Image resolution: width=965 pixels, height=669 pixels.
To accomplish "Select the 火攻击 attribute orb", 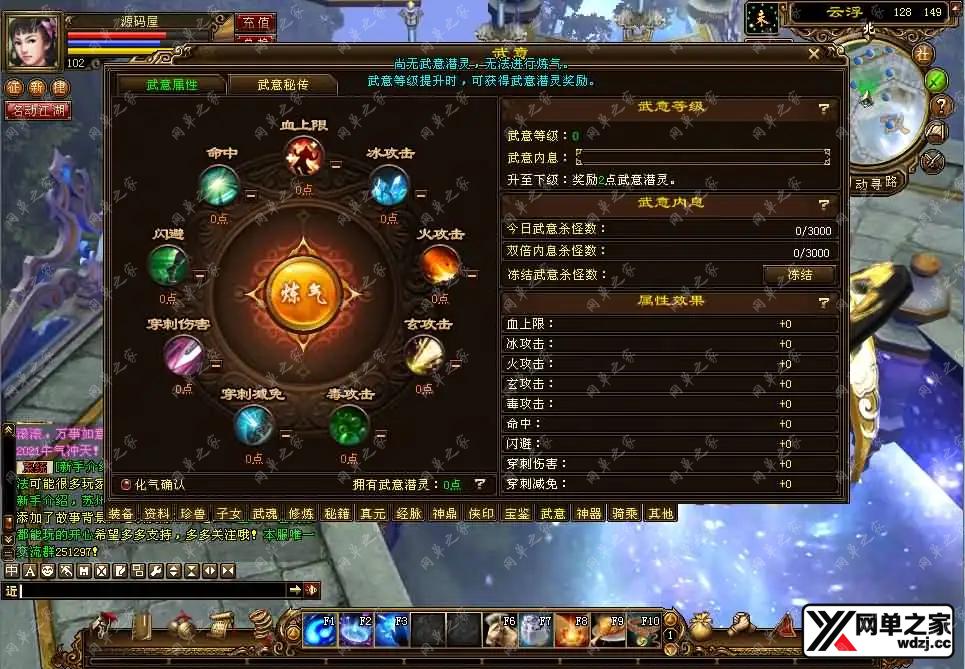I will [439, 265].
